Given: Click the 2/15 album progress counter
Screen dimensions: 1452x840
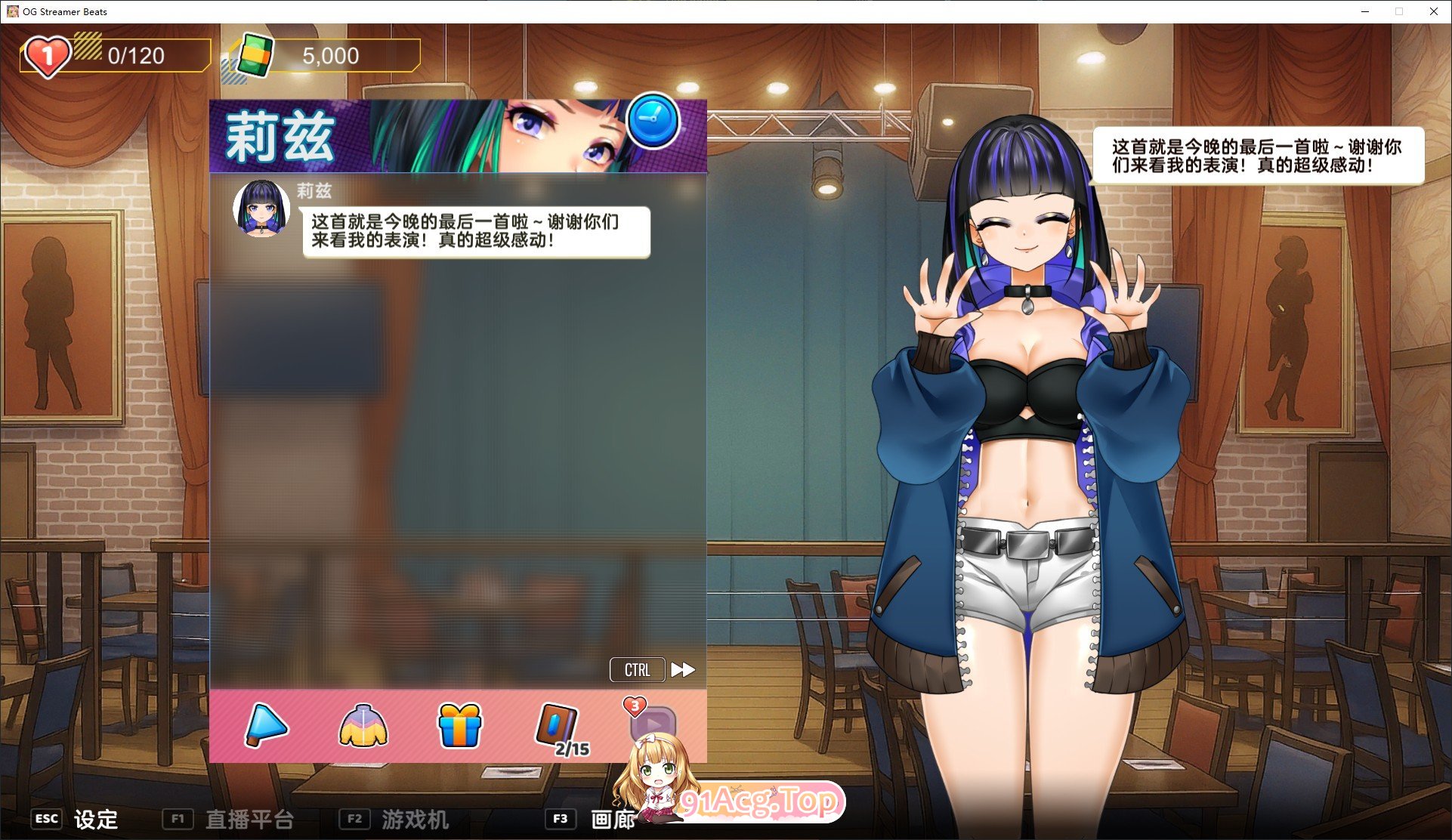Looking at the screenshot, I should click(571, 749).
